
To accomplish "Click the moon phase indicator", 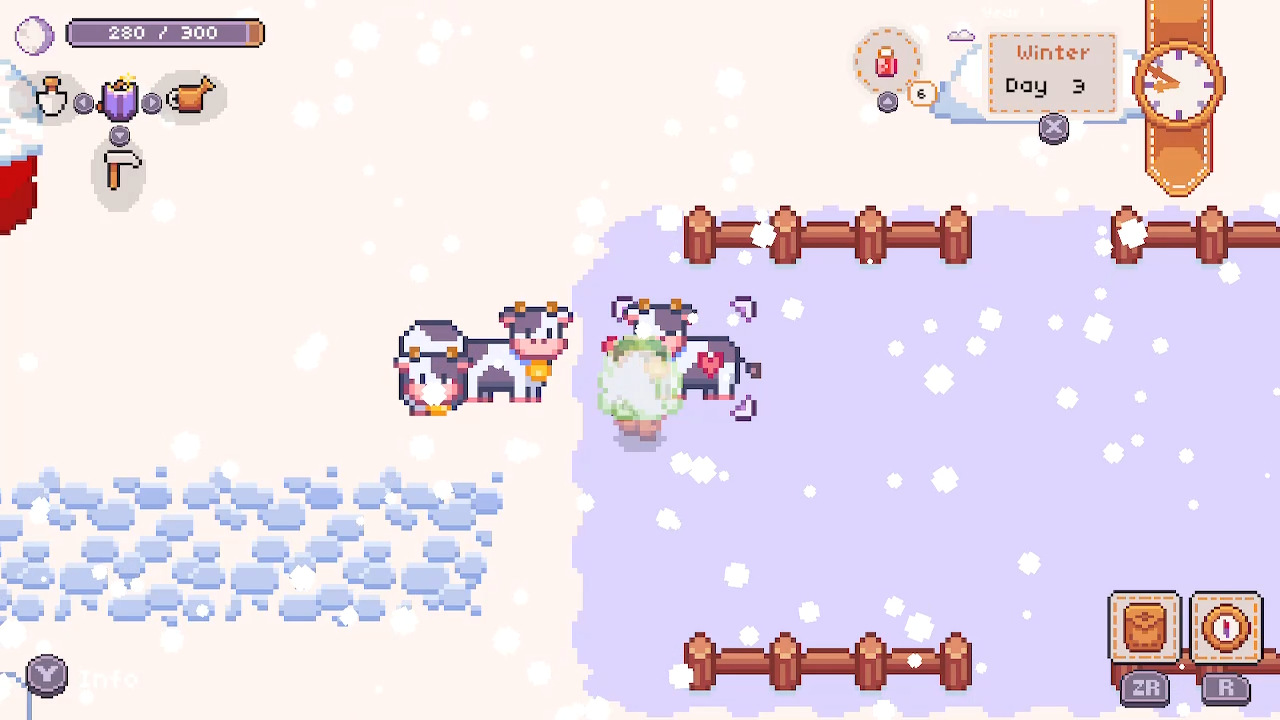I will pyautogui.click(x=33, y=35).
